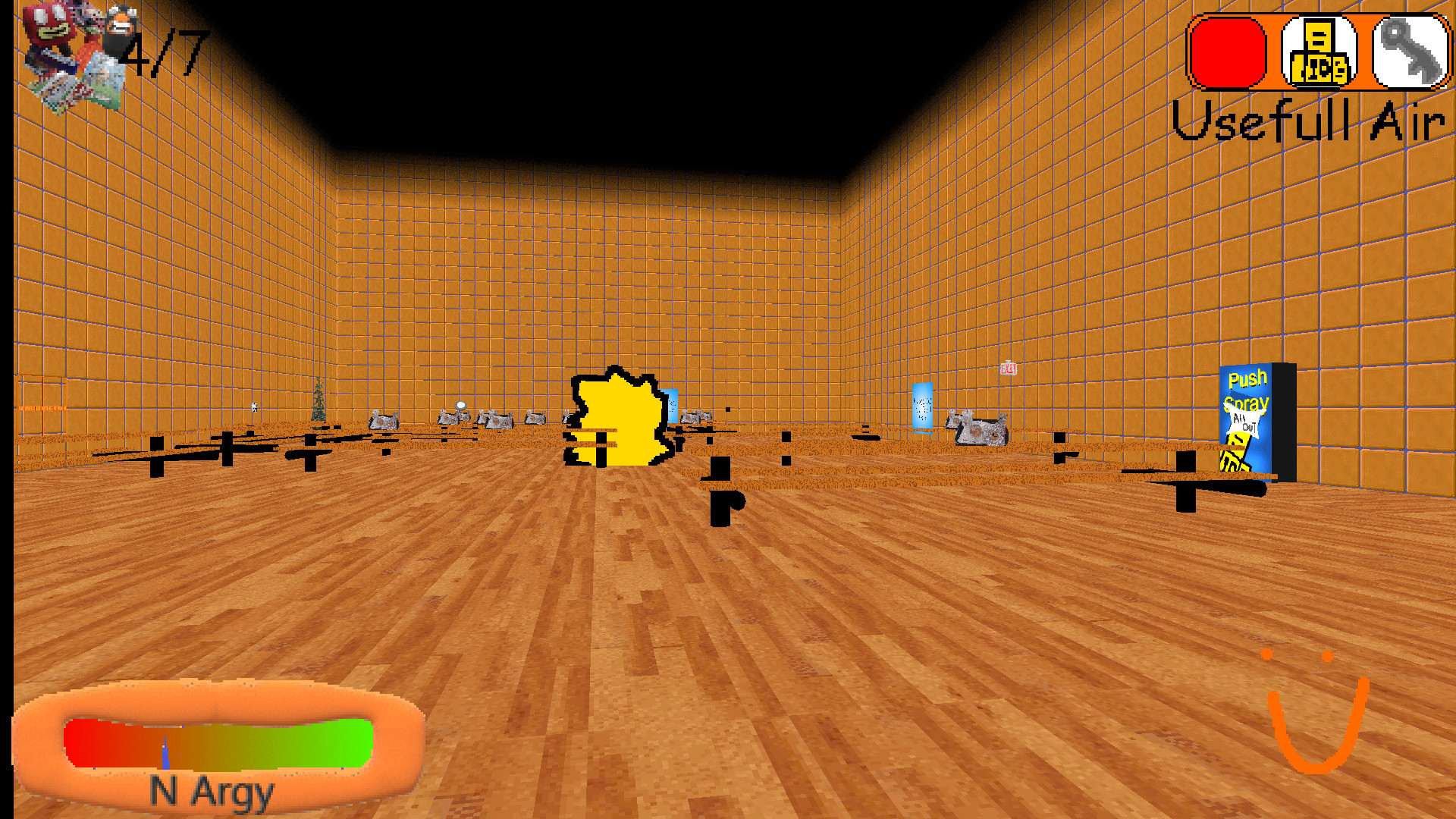Click the Usefull Air item label
1456x819 pixels.
click(1308, 121)
